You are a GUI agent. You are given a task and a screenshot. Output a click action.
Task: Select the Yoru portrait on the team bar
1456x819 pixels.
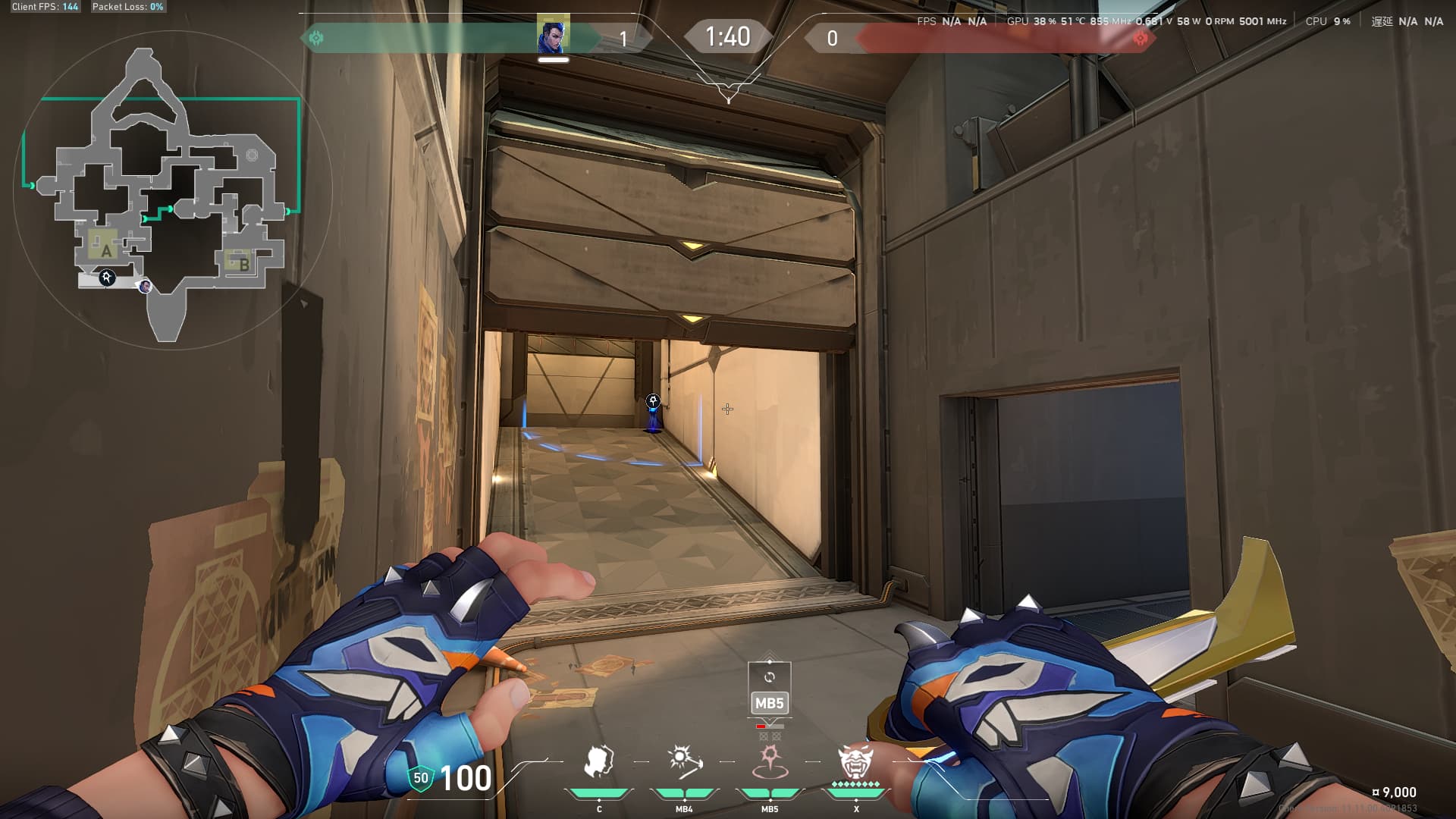[553, 36]
